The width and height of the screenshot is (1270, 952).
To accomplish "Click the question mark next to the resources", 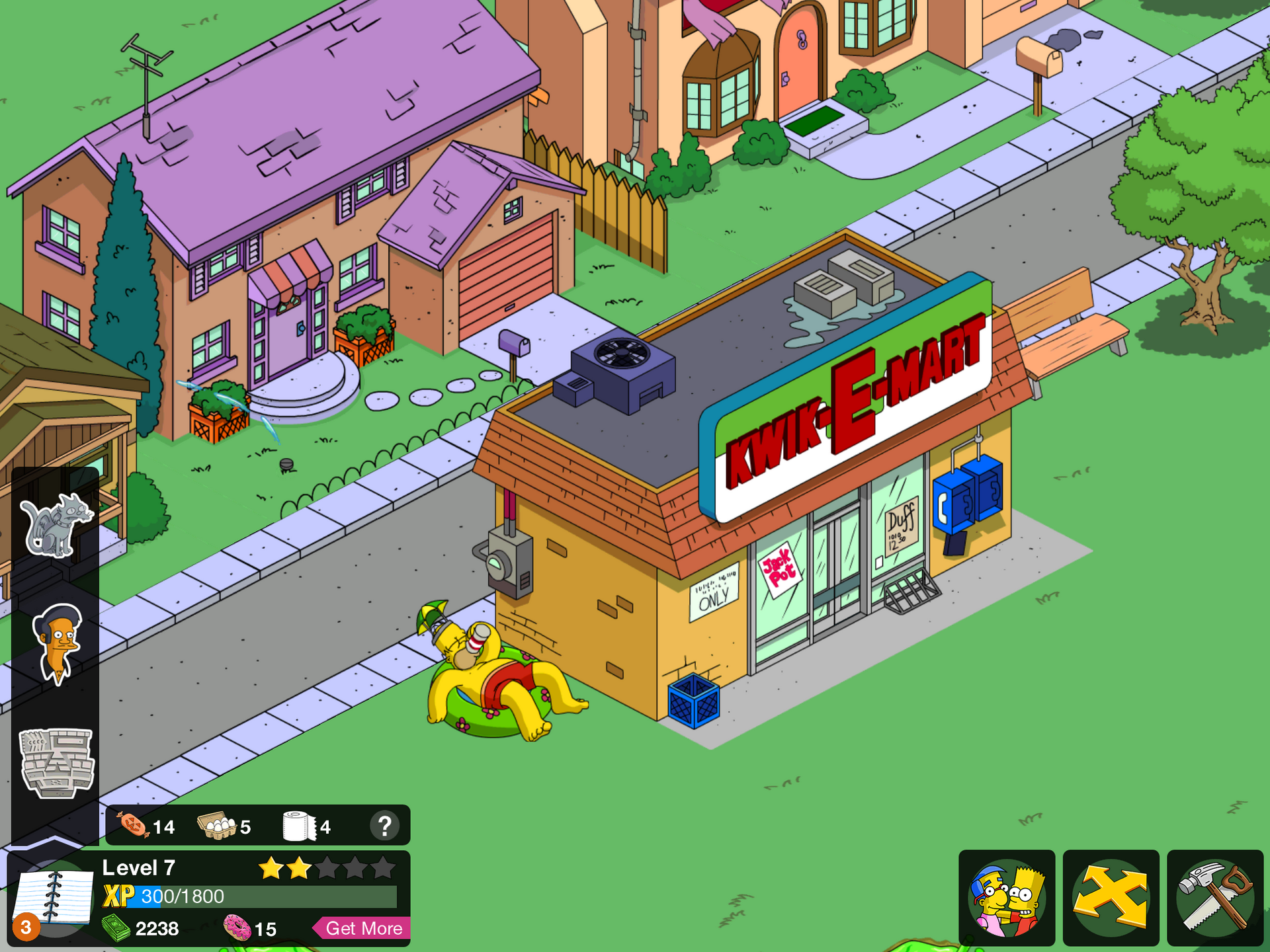I will pos(386,825).
